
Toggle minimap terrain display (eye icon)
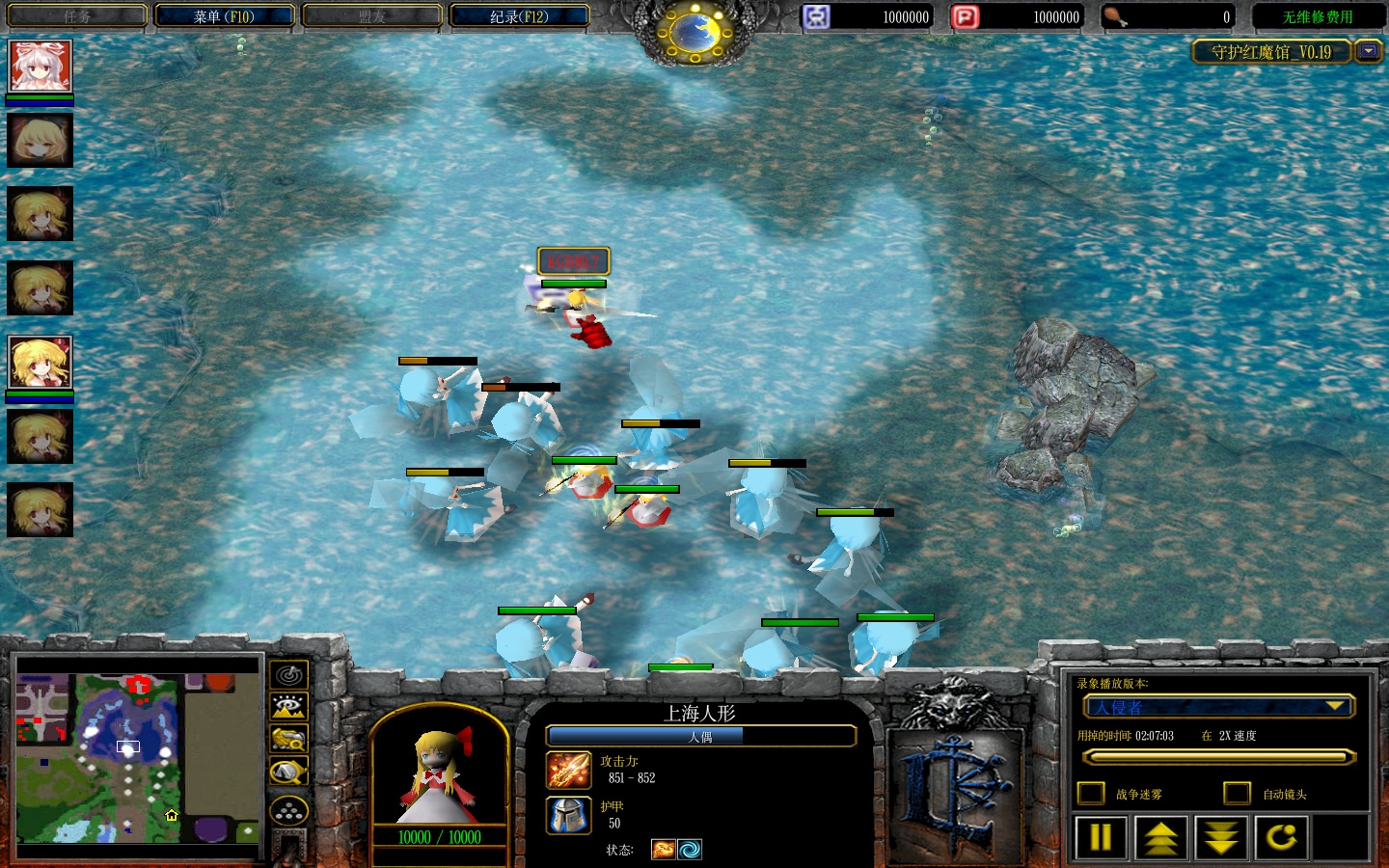point(288,707)
